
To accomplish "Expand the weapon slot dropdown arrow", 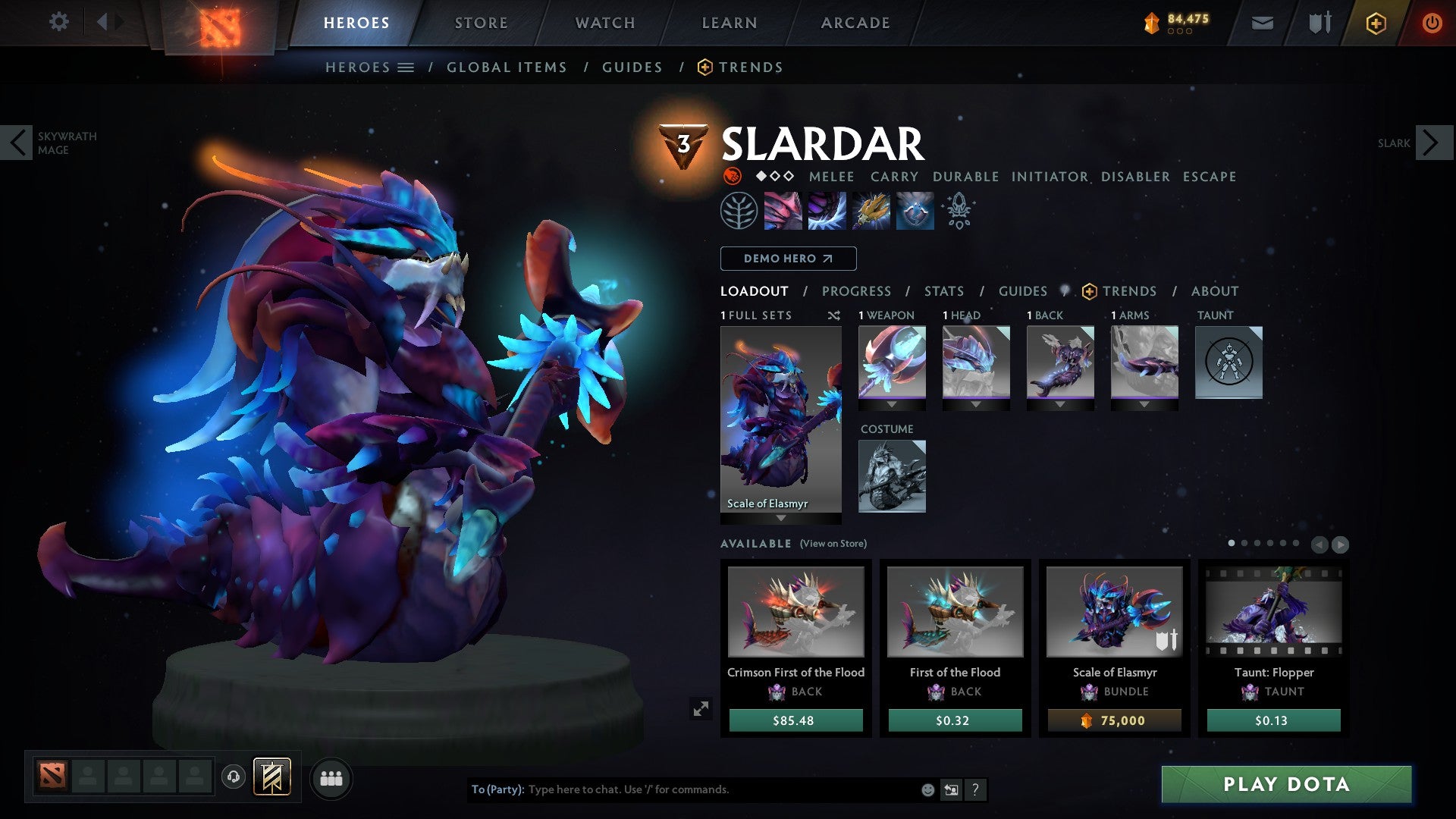I will (893, 403).
